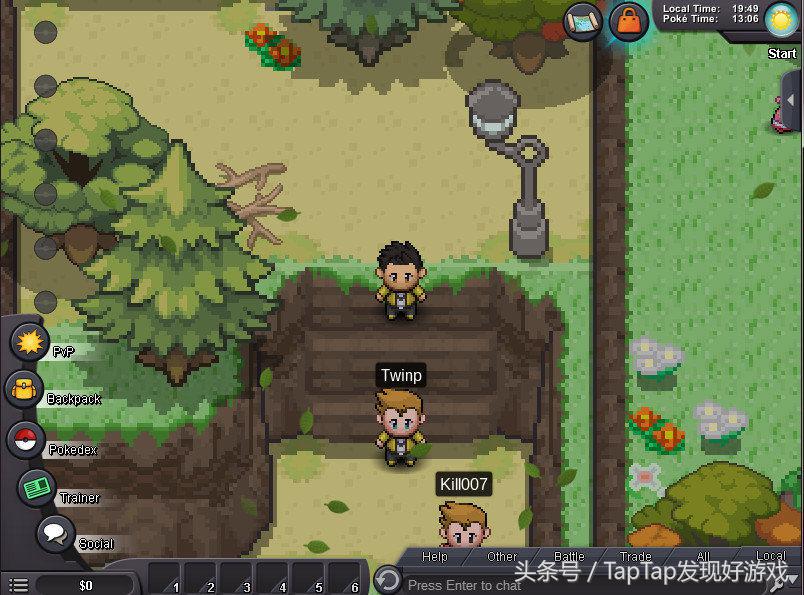The height and width of the screenshot is (595, 804).
Task: Show the Trainer card
Action: (x=37, y=488)
